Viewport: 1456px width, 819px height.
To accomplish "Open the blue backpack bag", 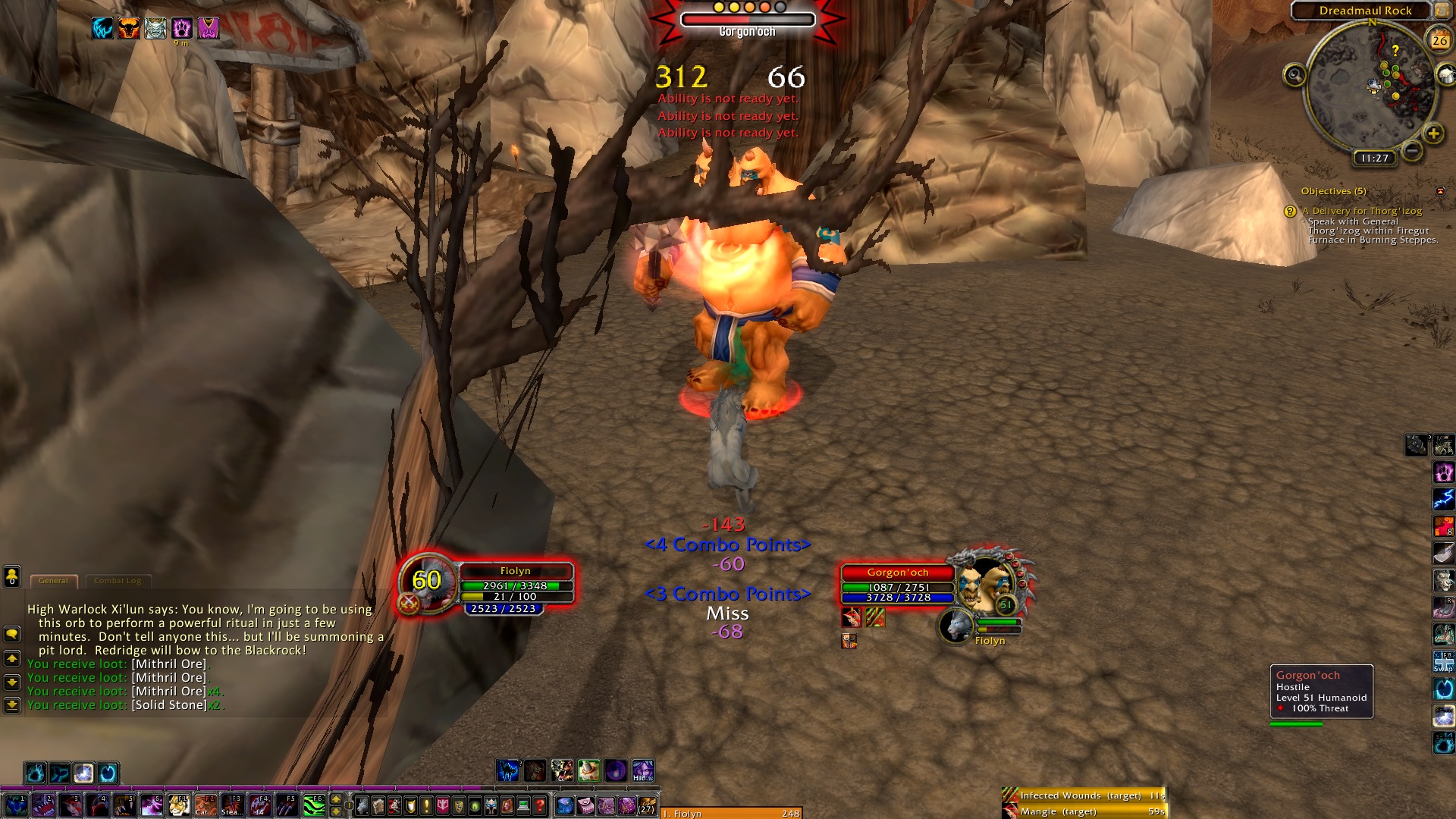I will [565, 806].
